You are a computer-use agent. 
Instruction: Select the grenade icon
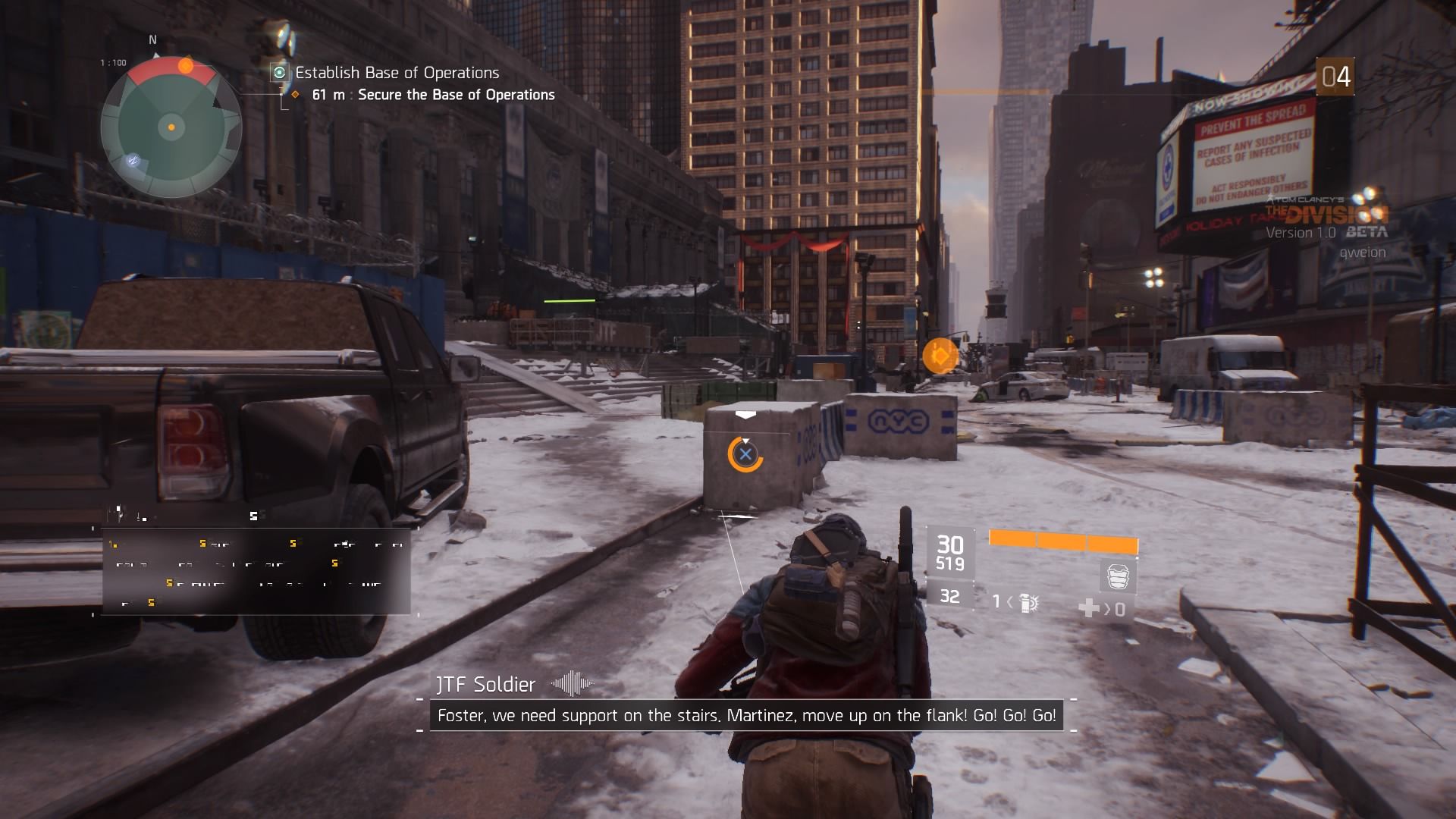tap(1029, 603)
